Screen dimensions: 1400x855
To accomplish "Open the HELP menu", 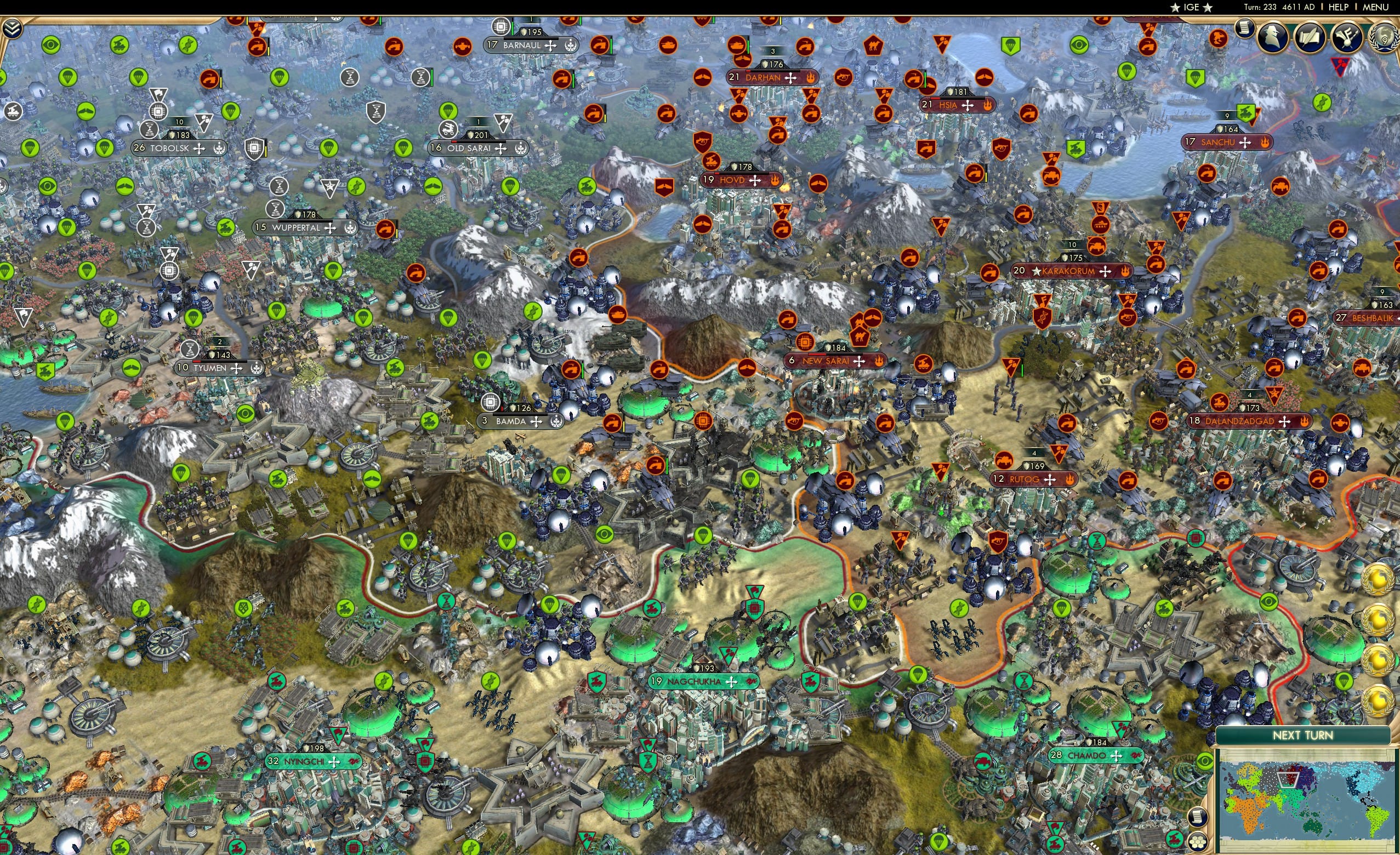I will click(1339, 7).
